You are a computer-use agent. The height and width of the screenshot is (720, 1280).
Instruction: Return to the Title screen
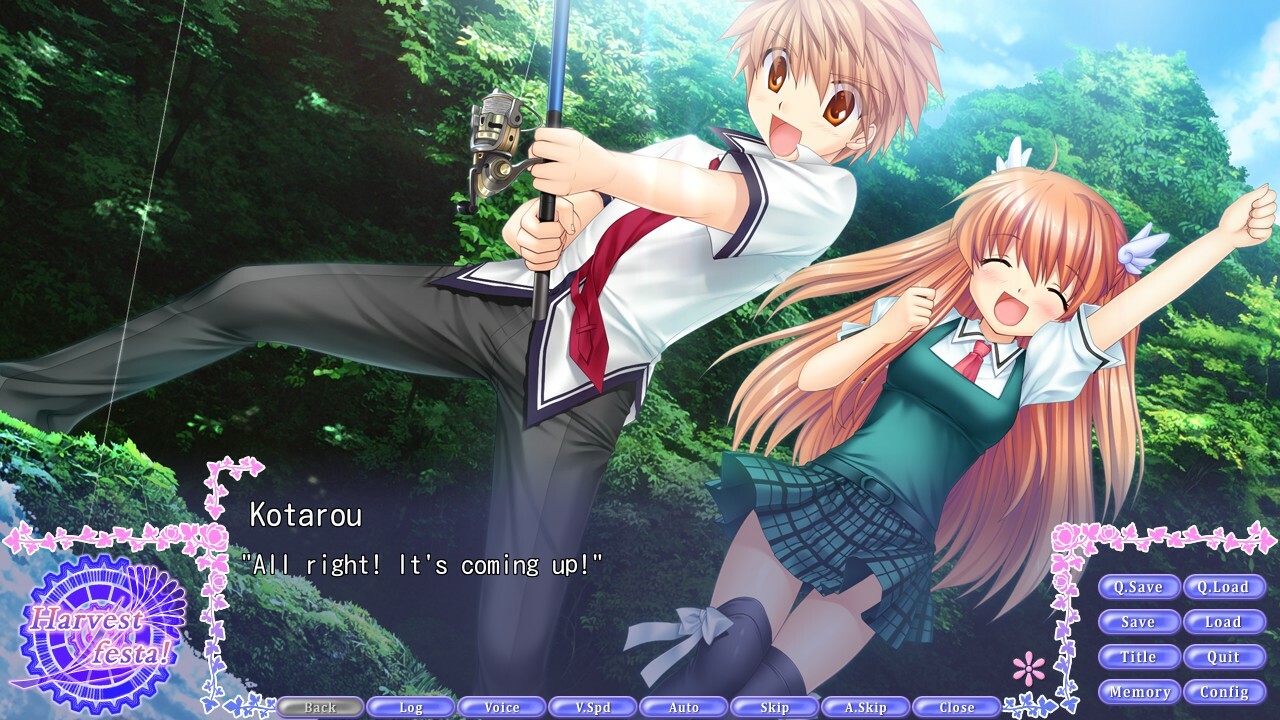(1140, 657)
